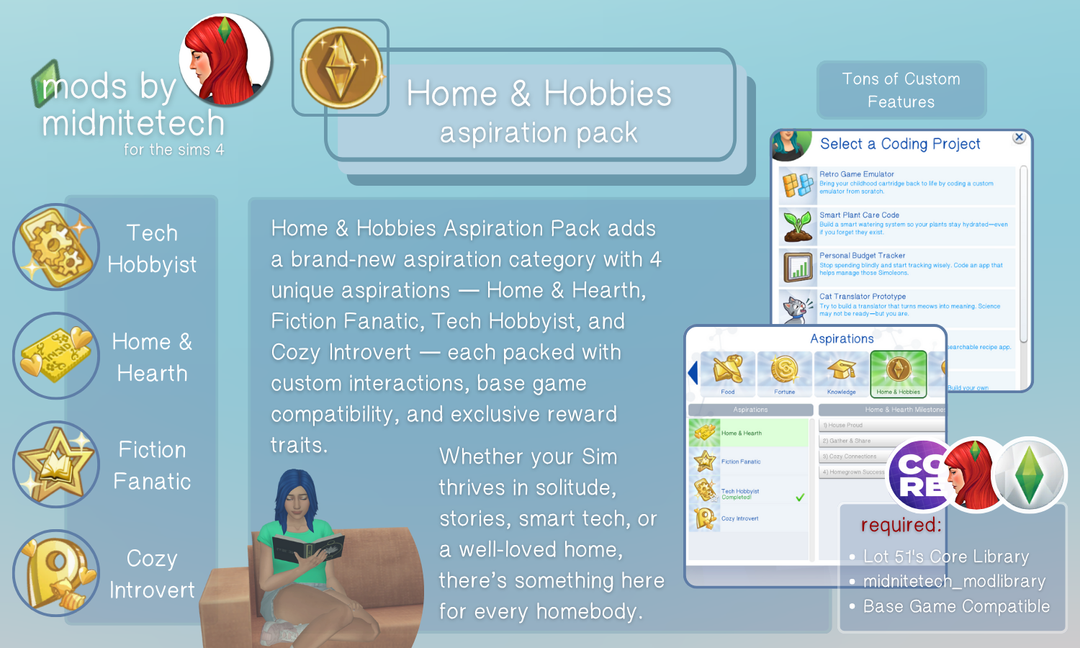
Task: Show the Knowledge aspiration category
Action: [x=841, y=375]
